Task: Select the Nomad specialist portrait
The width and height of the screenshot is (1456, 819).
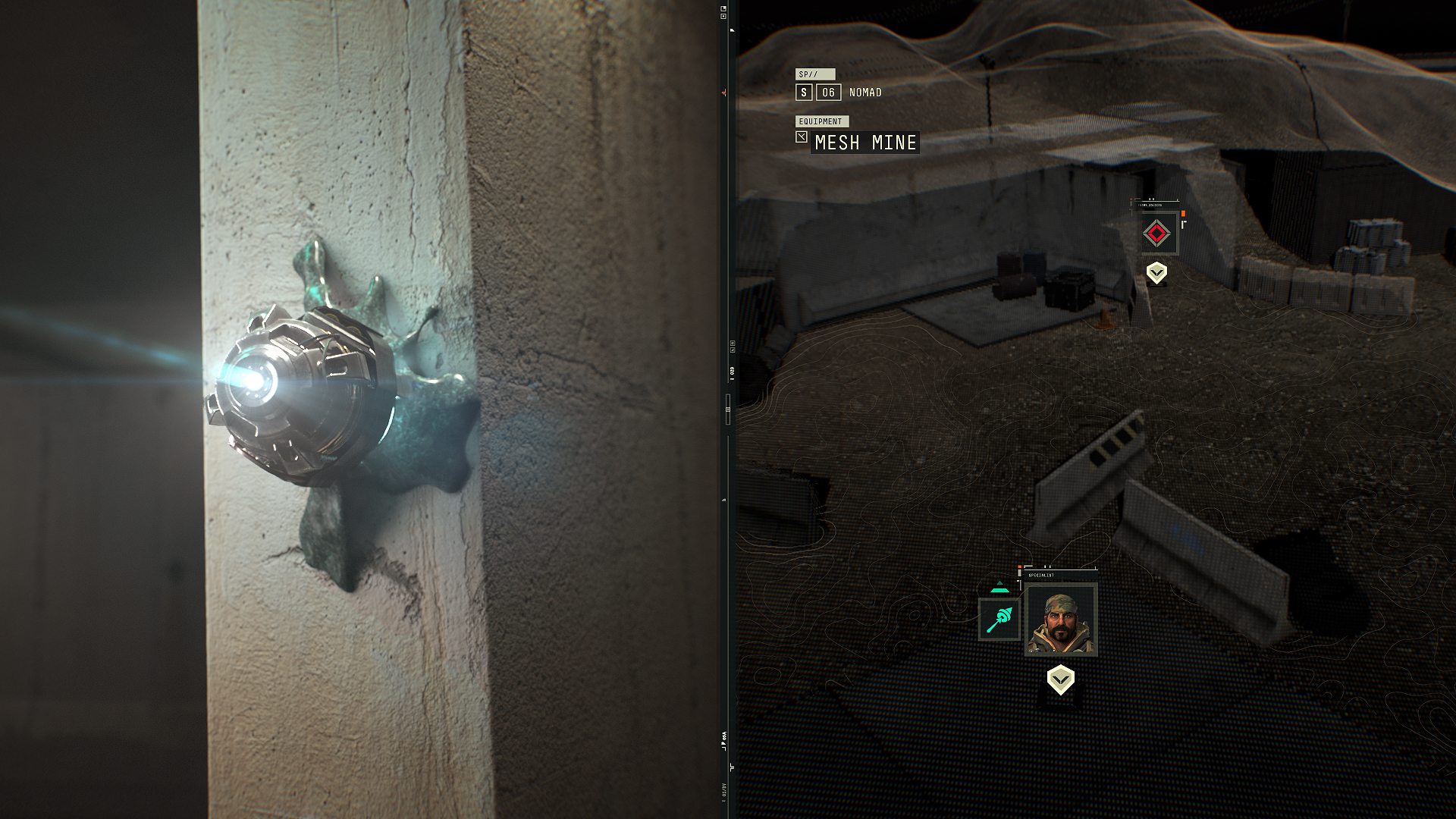Action: pos(1060,620)
